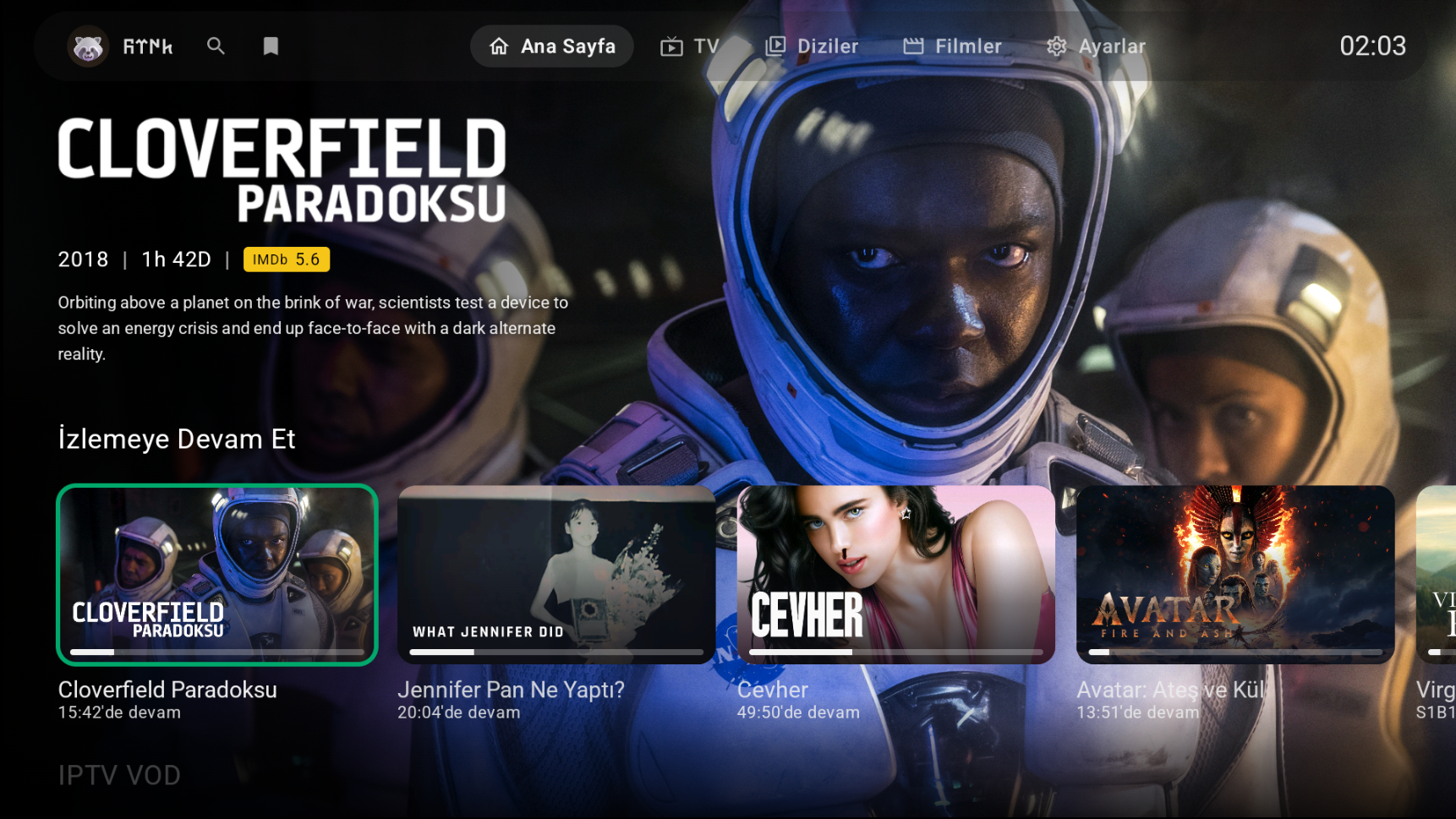Open Ayarlar settings
This screenshot has height=819, width=1456.
point(1096,46)
